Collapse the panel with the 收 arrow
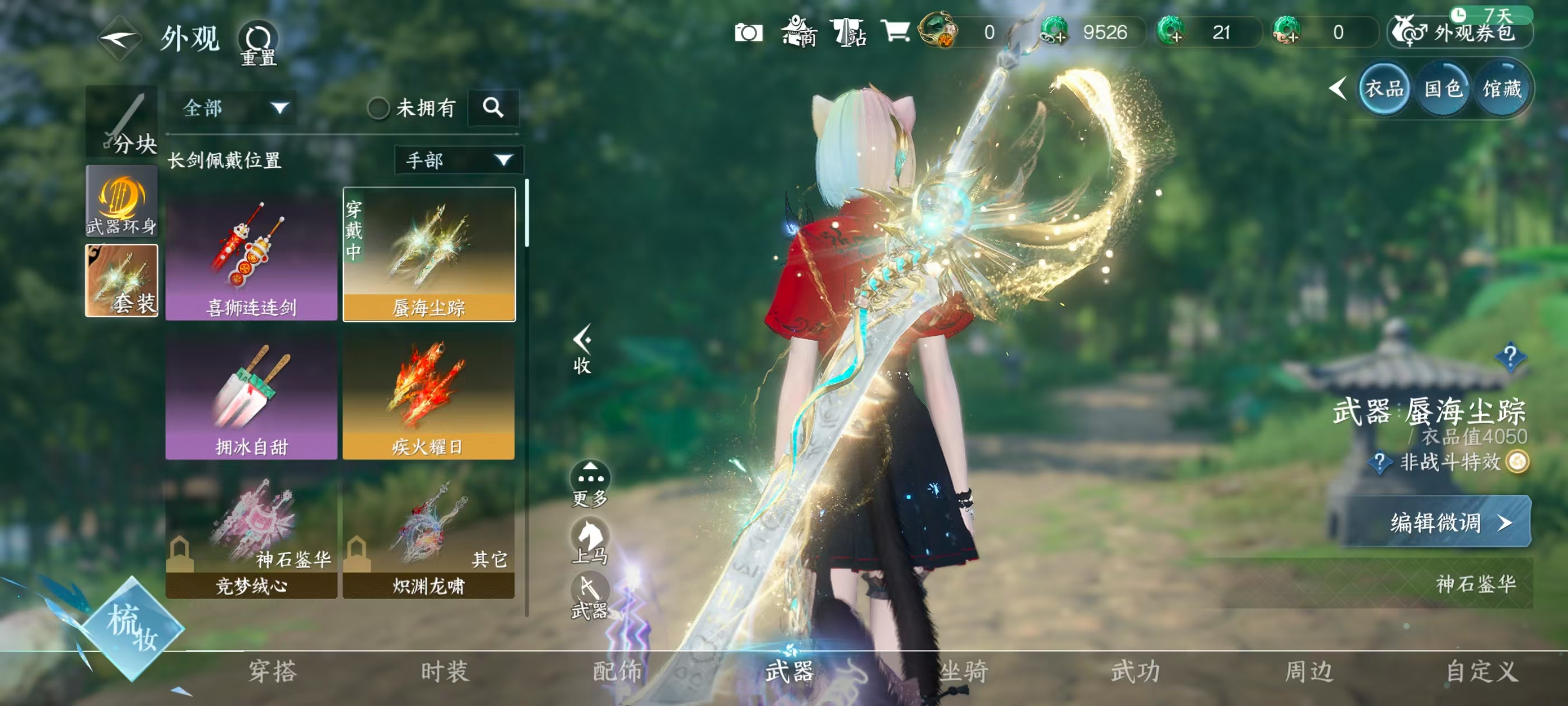1568x706 pixels. click(582, 348)
